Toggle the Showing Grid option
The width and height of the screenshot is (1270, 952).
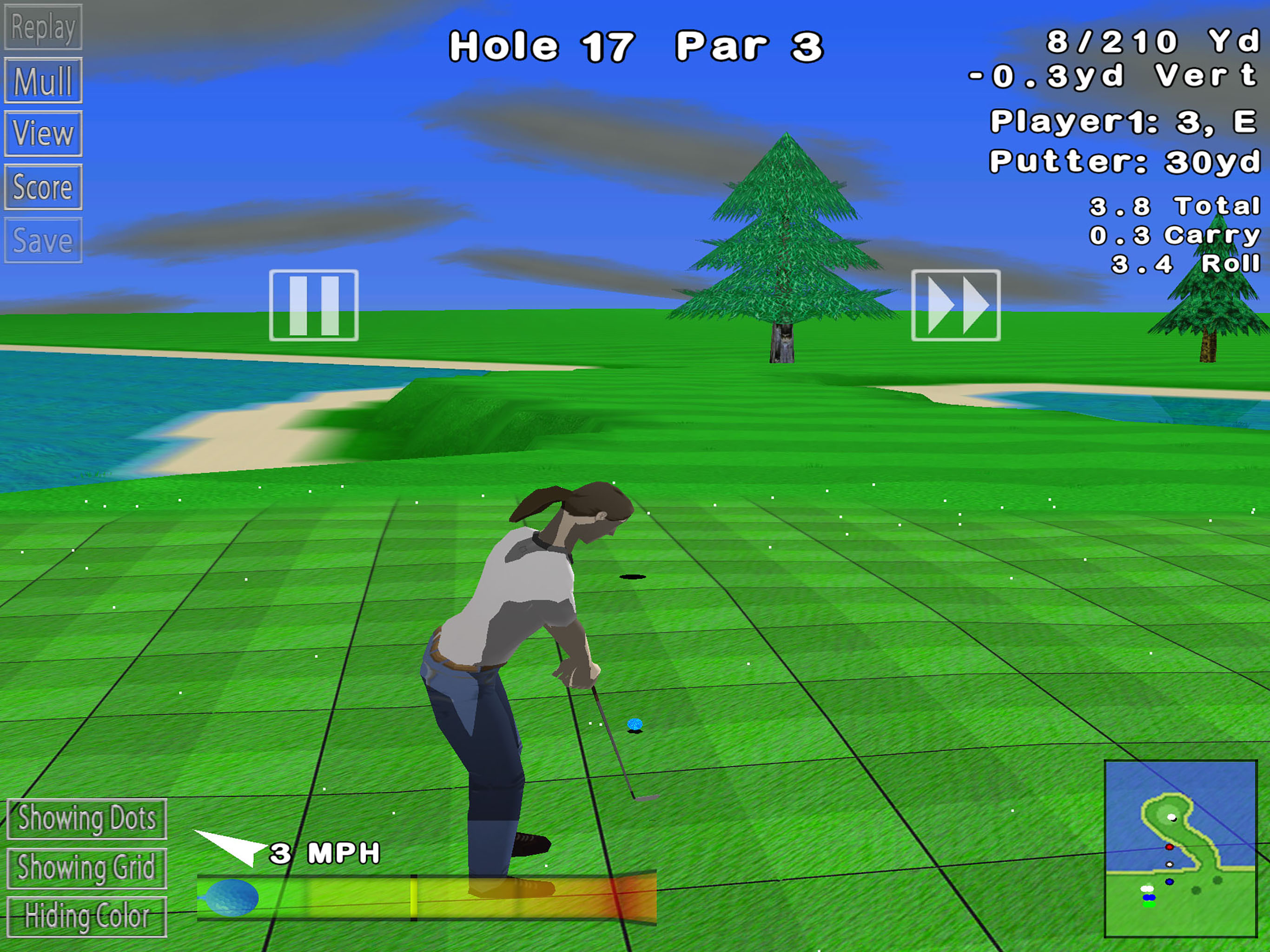pyautogui.click(x=86, y=868)
